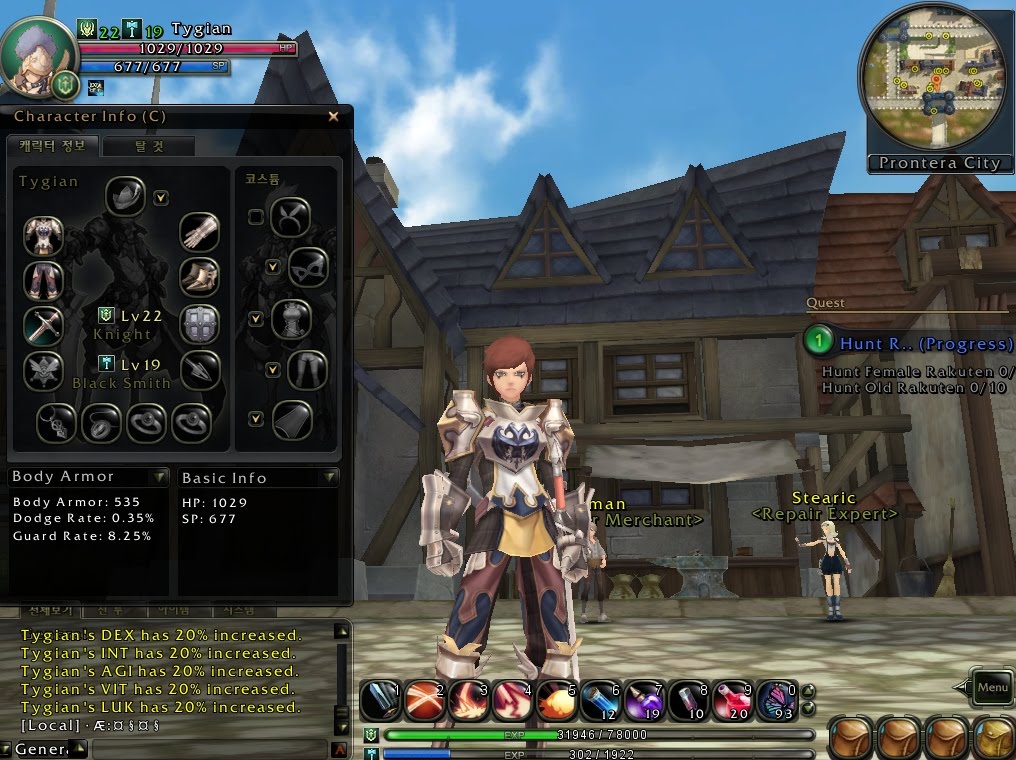Viewport: 1016px width, 760px height.
Task: Open the Basic Info dropdown
Action: 331,478
